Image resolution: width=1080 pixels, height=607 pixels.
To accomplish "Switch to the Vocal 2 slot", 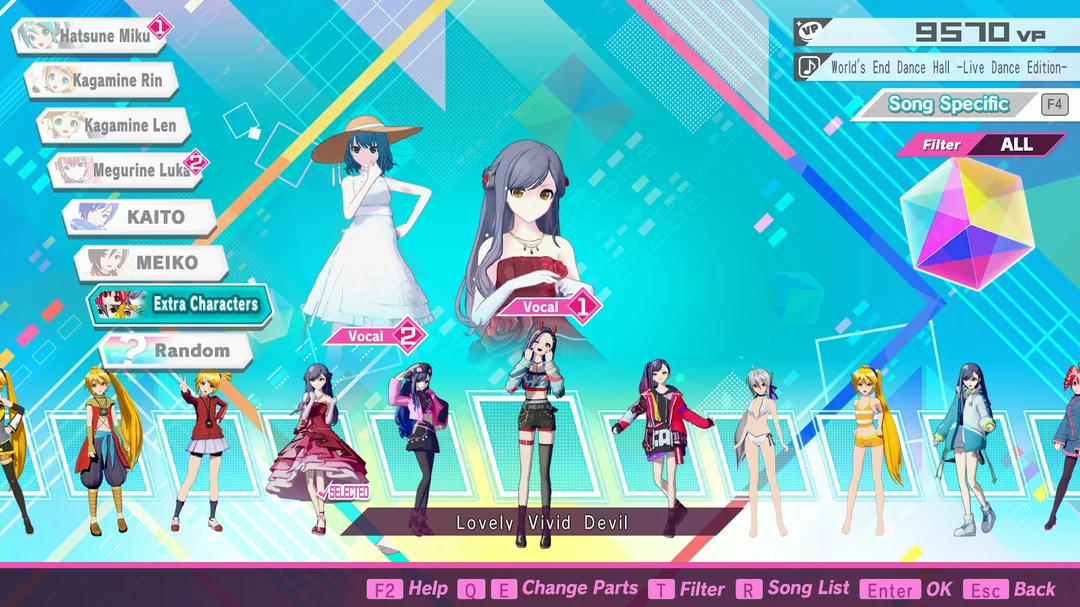I will tap(373, 337).
